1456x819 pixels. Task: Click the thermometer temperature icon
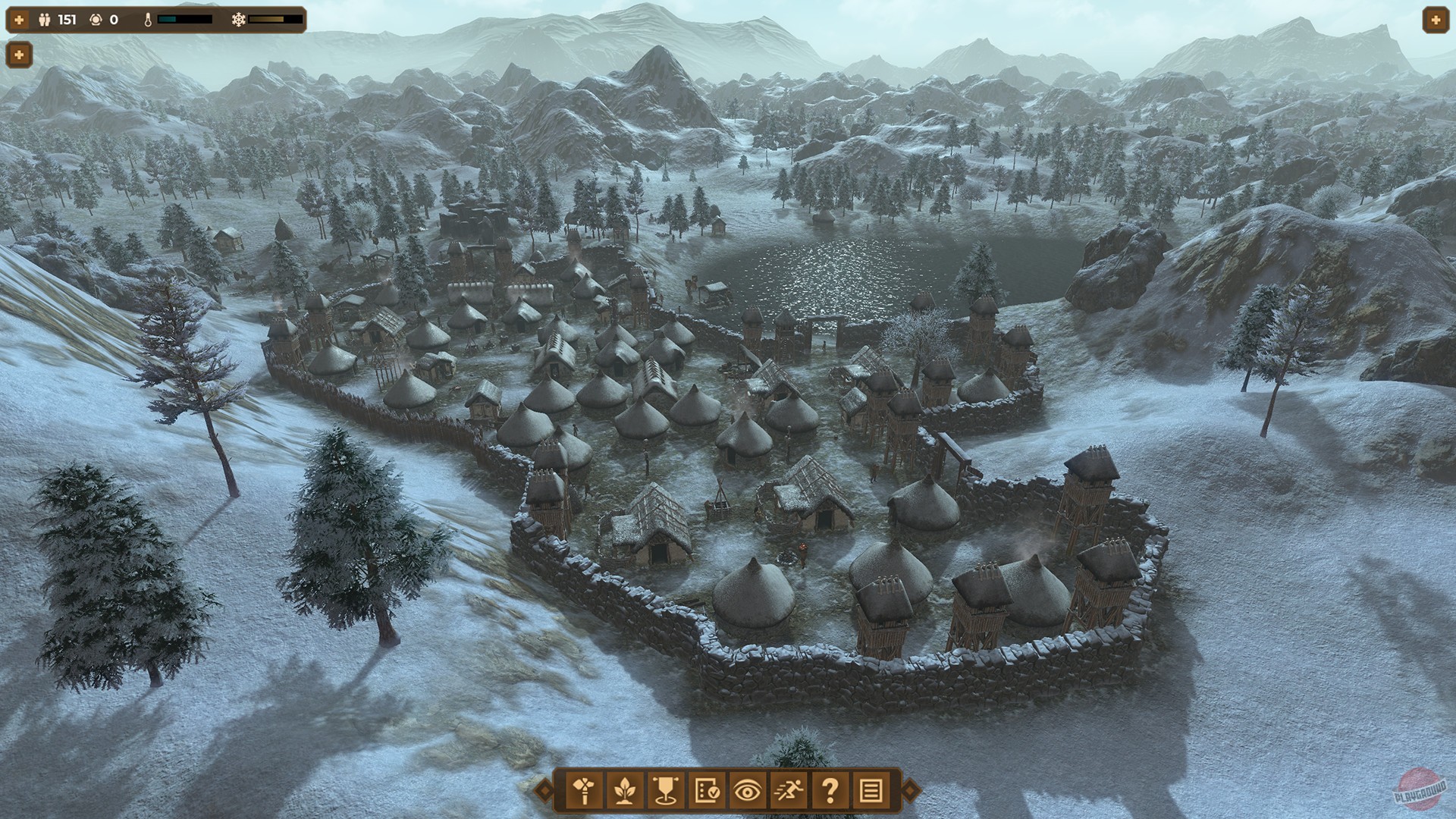pyautogui.click(x=148, y=20)
